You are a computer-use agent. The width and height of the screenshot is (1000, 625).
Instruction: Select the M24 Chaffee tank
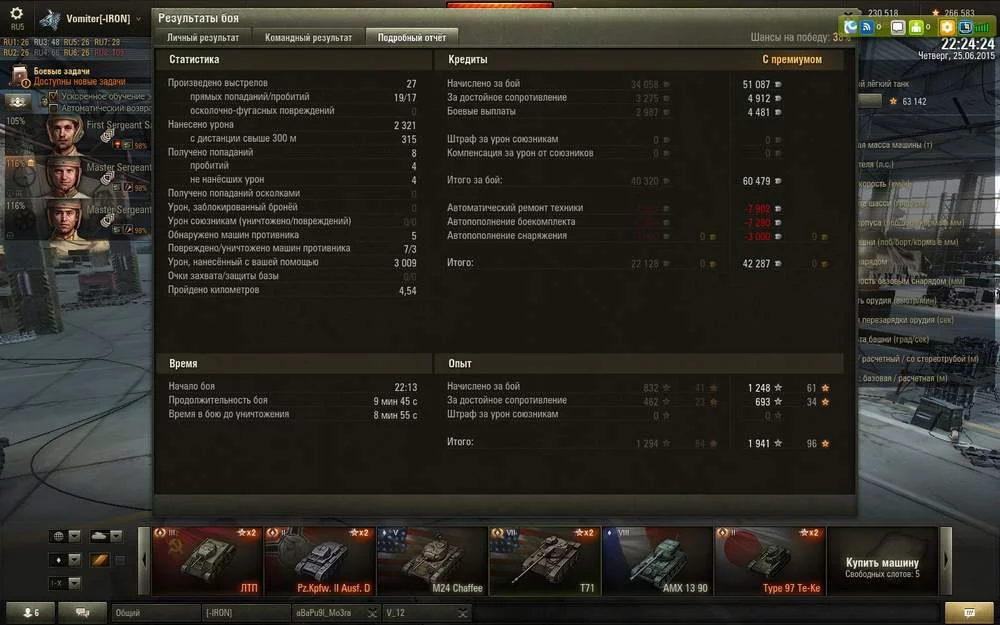432,561
